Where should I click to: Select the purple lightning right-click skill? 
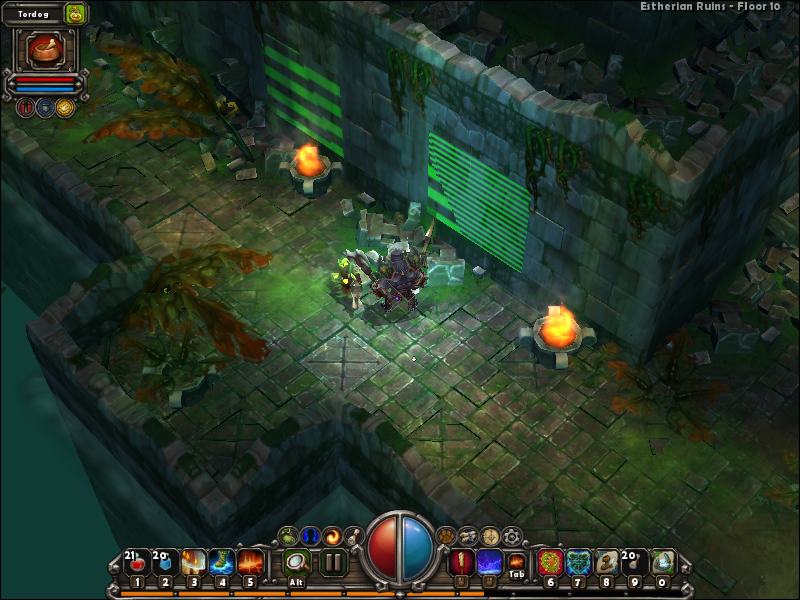coord(490,563)
